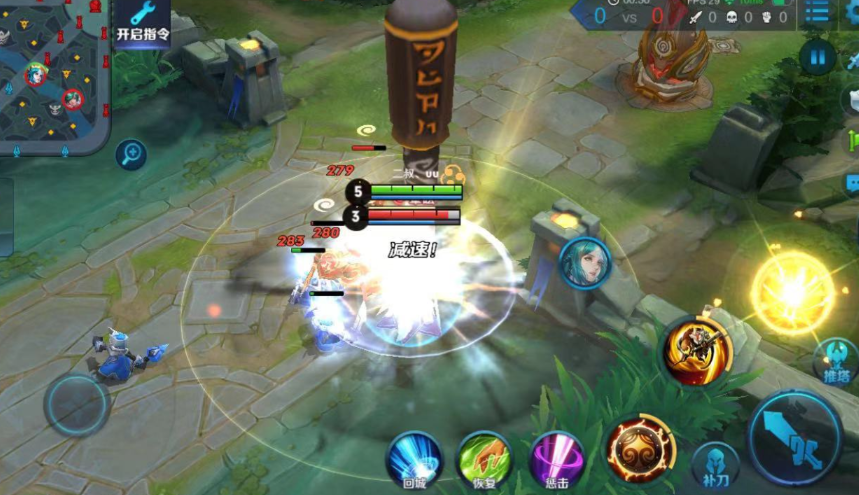The width and height of the screenshot is (859, 495).
Task: Pause the match with the pause button
Action: click(x=816, y=57)
